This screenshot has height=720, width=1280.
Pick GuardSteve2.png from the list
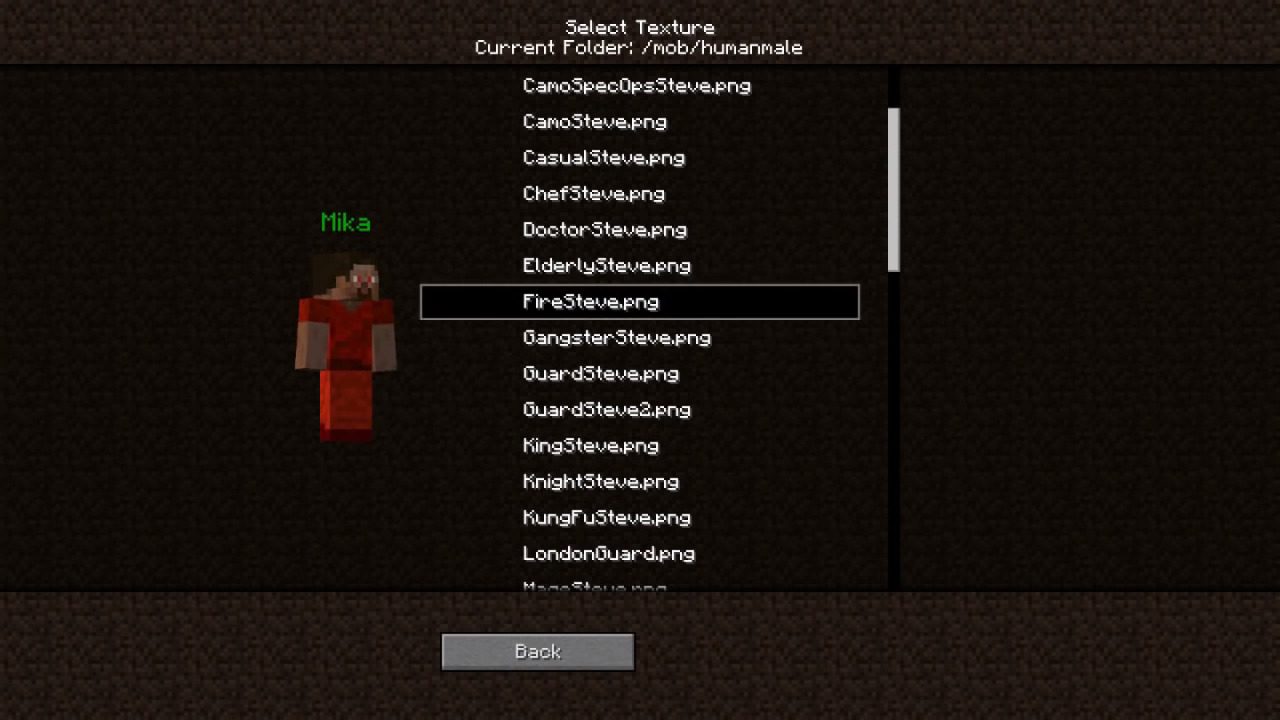(607, 410)
